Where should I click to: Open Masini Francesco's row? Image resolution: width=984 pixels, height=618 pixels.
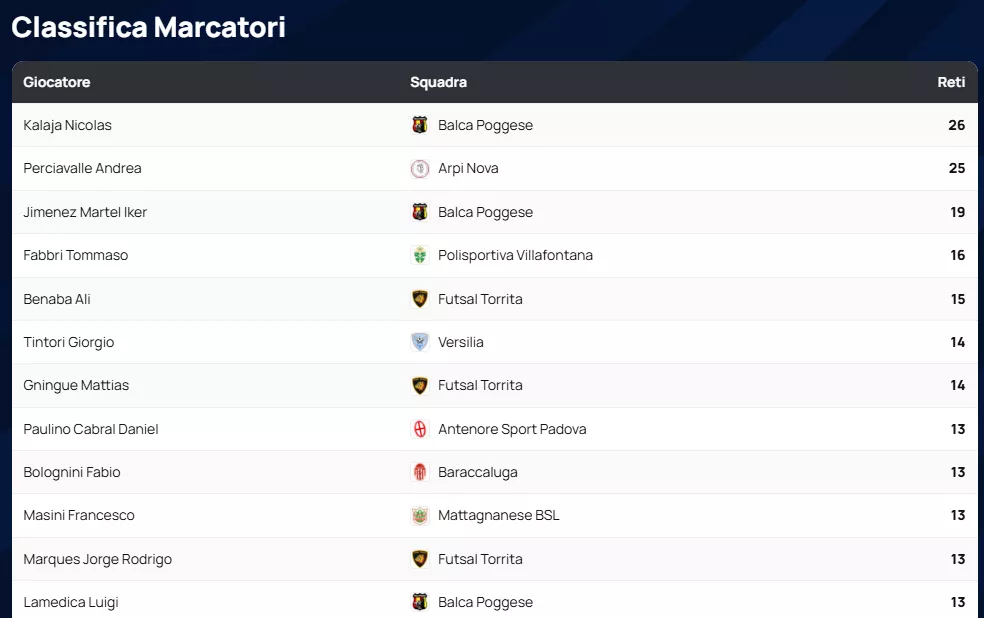point(79,515)
